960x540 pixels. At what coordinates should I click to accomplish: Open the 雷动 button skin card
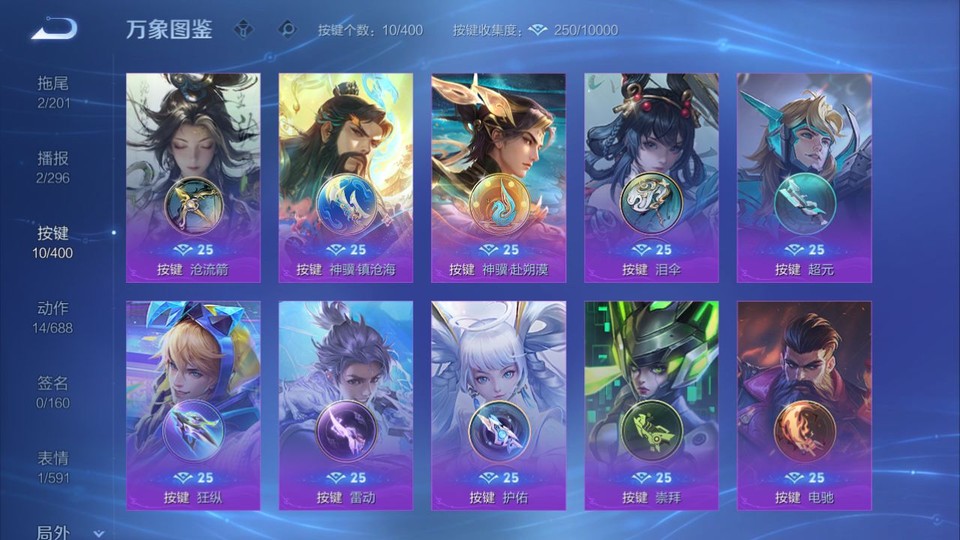click(346, 406)
